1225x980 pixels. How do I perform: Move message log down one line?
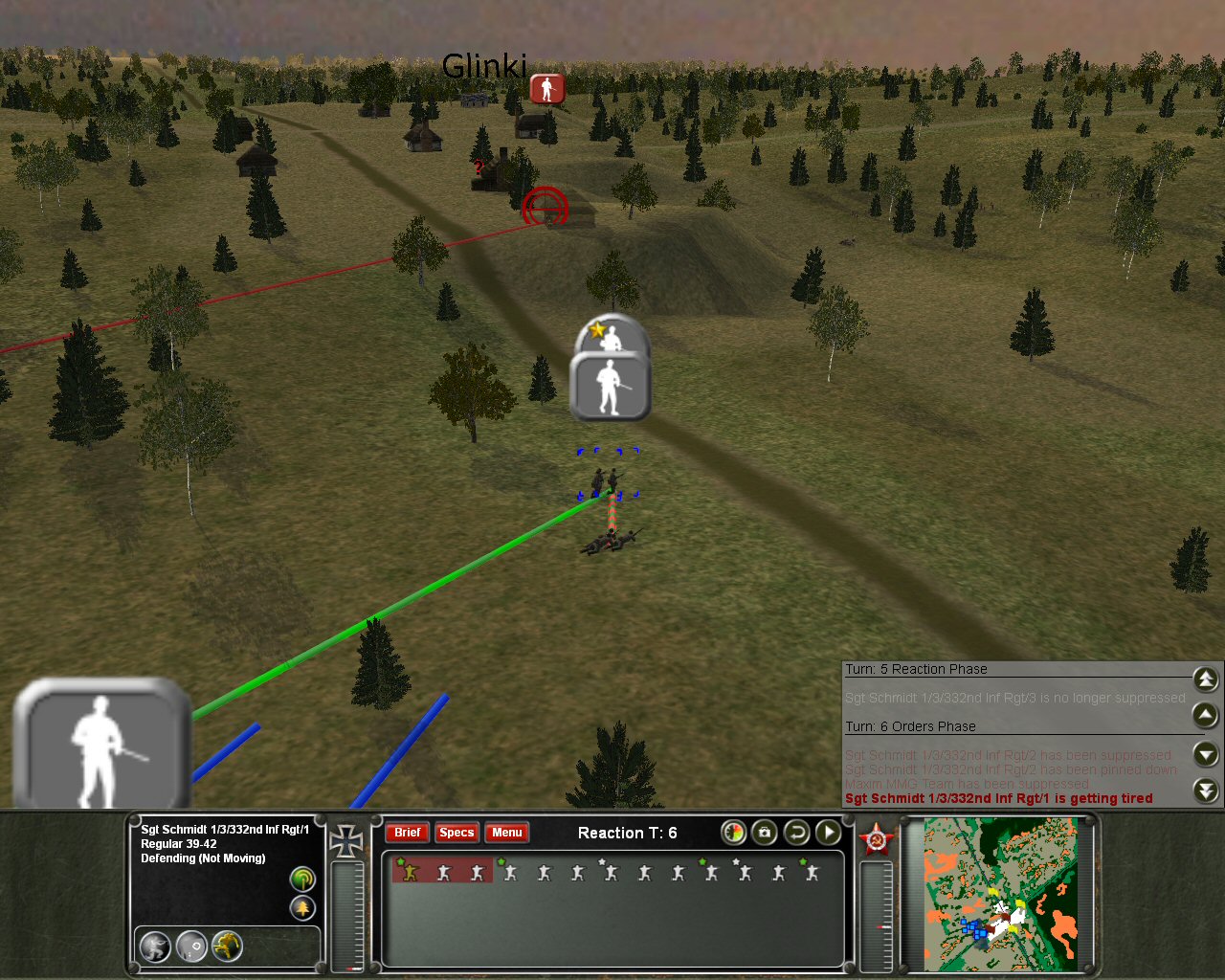tap(1206, 754)
